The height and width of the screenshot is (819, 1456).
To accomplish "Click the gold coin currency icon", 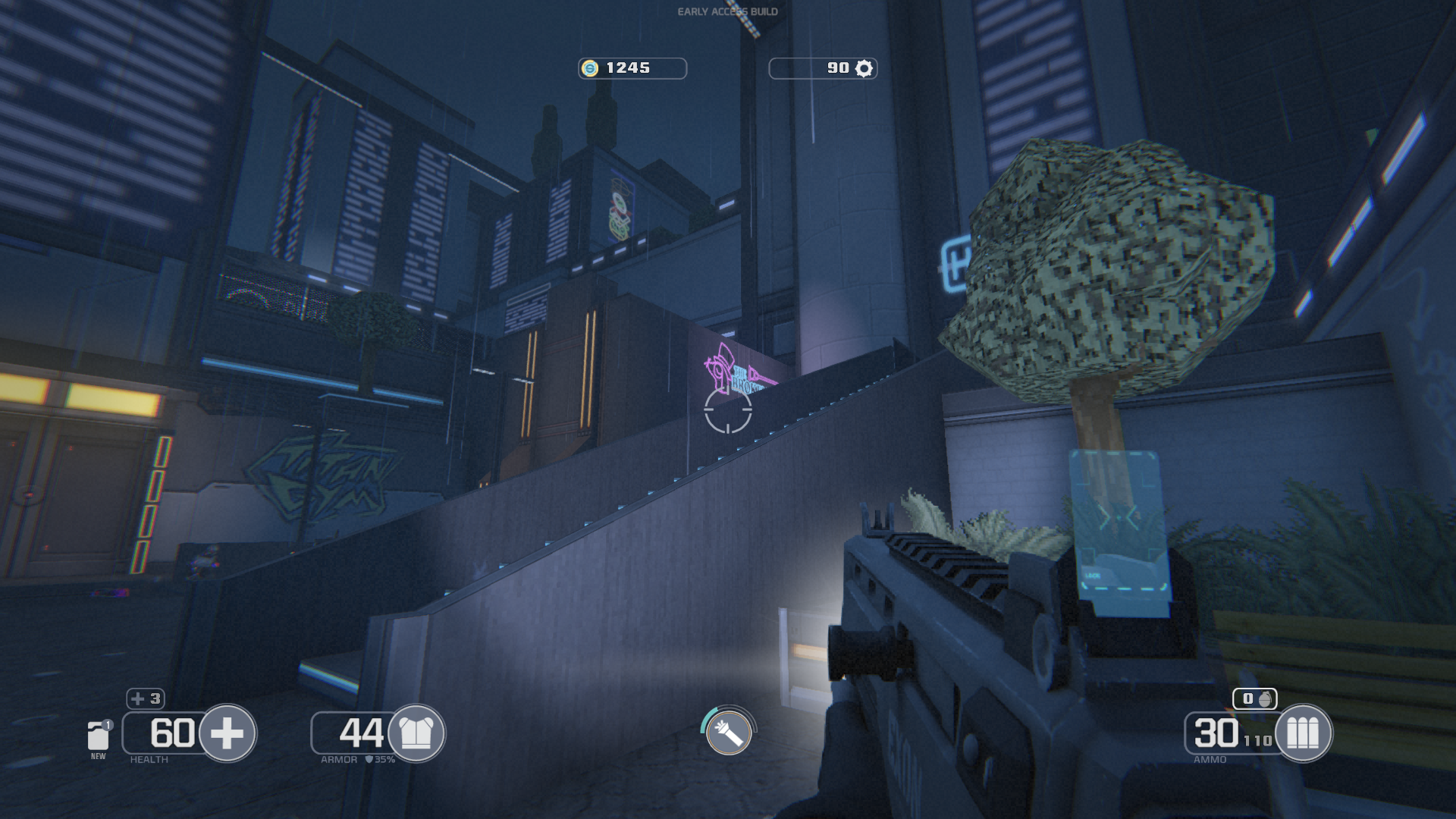I will [590, 68].
